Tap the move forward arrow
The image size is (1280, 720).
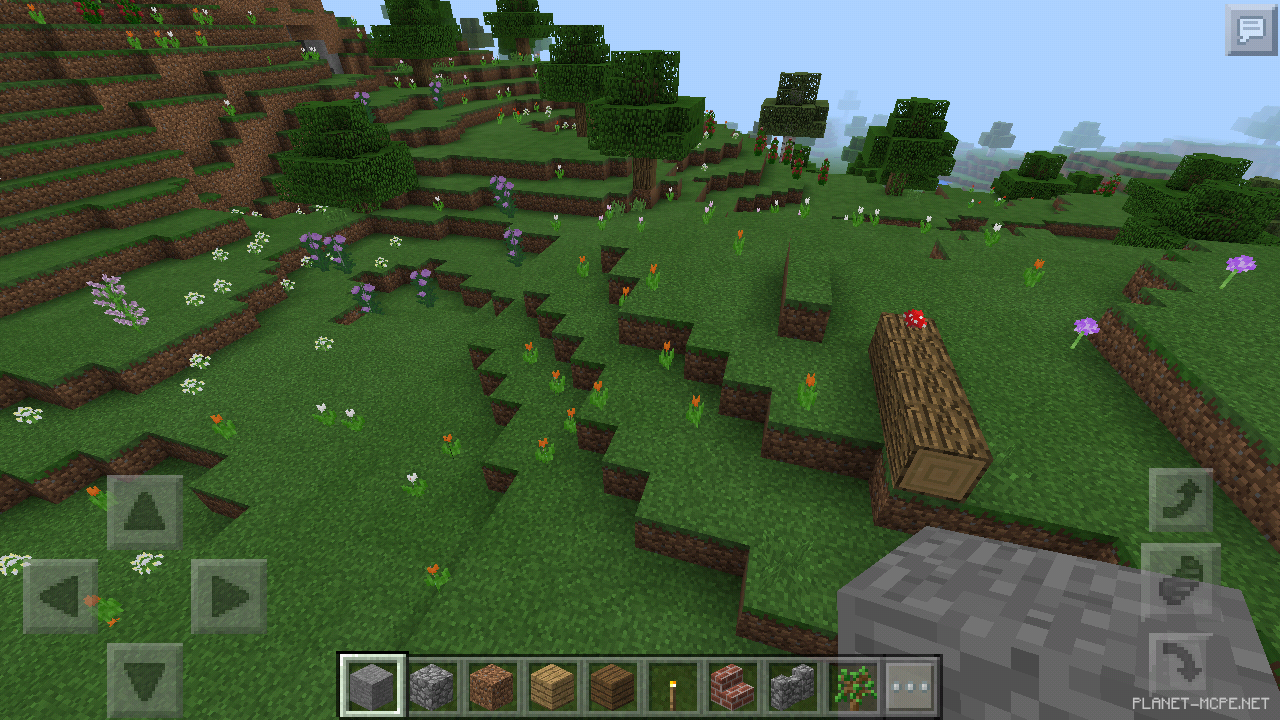coord(145,512)
